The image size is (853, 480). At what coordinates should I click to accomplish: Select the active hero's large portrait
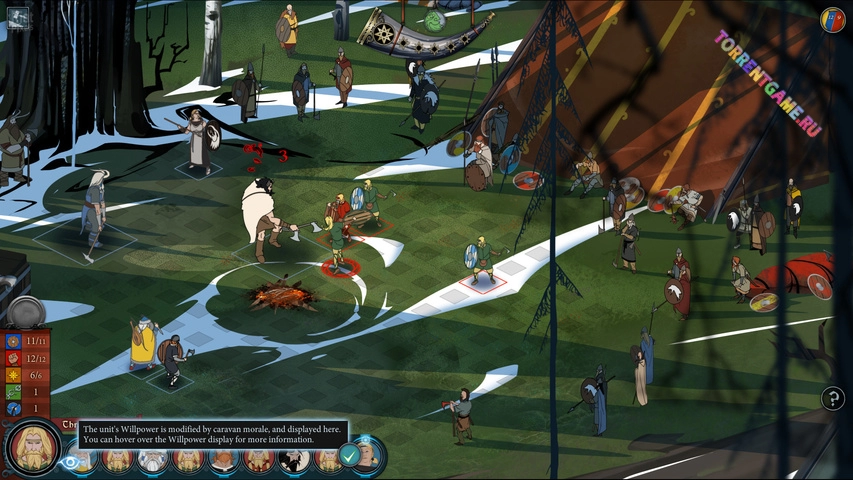pos(33,447)
